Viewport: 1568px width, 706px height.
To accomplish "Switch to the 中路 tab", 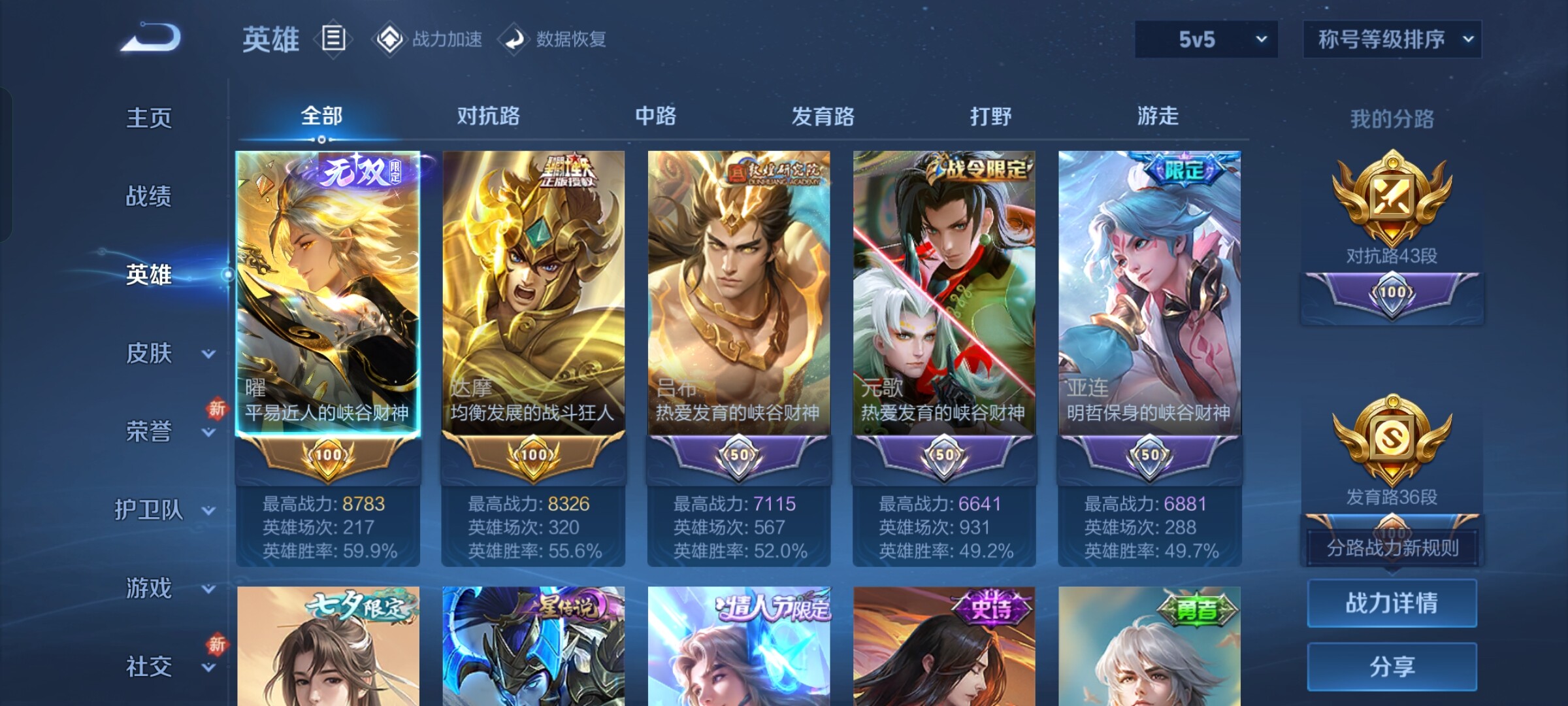I will point(655,116).
